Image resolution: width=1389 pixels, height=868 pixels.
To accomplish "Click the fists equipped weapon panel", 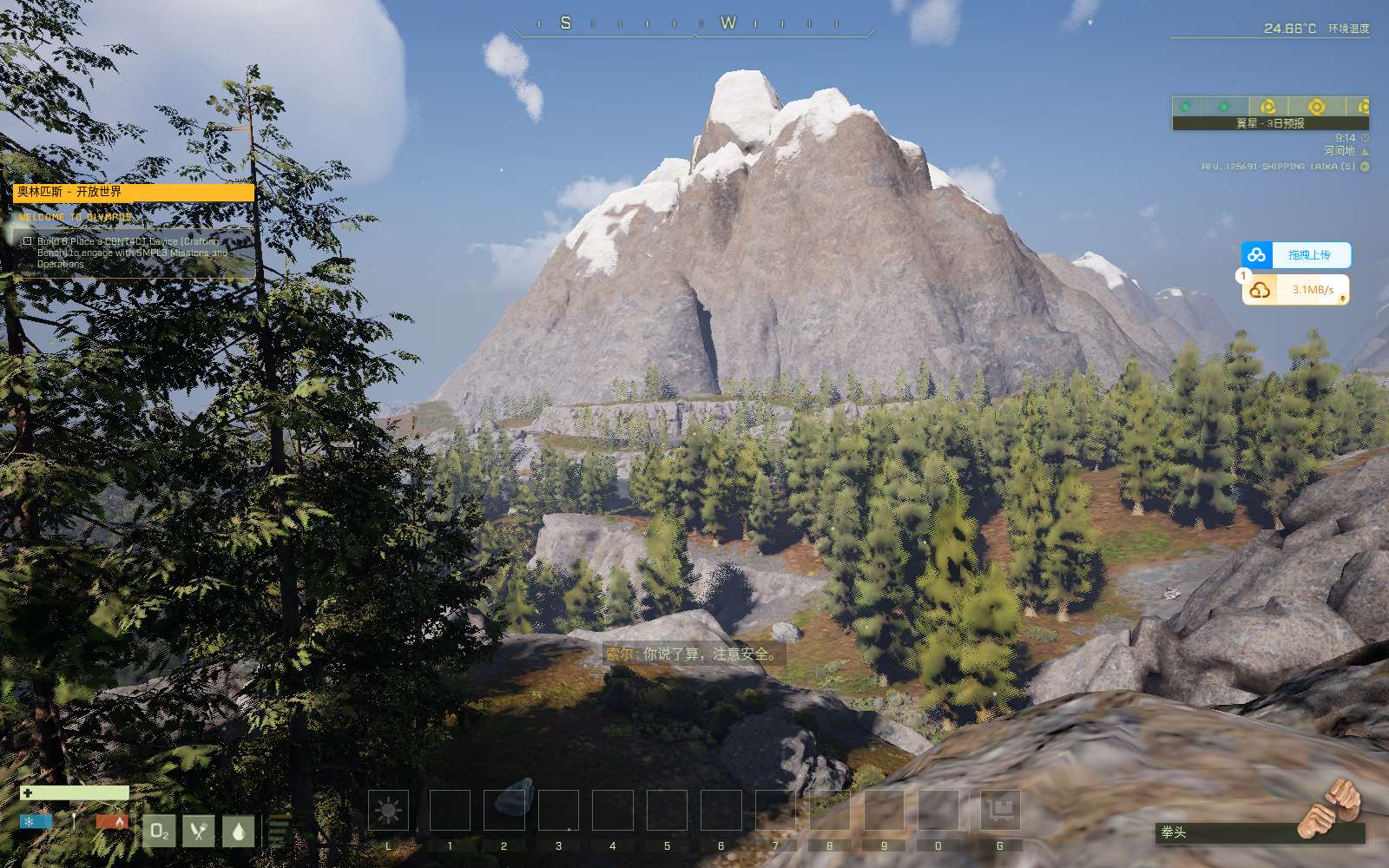I will click(1259, 832).
